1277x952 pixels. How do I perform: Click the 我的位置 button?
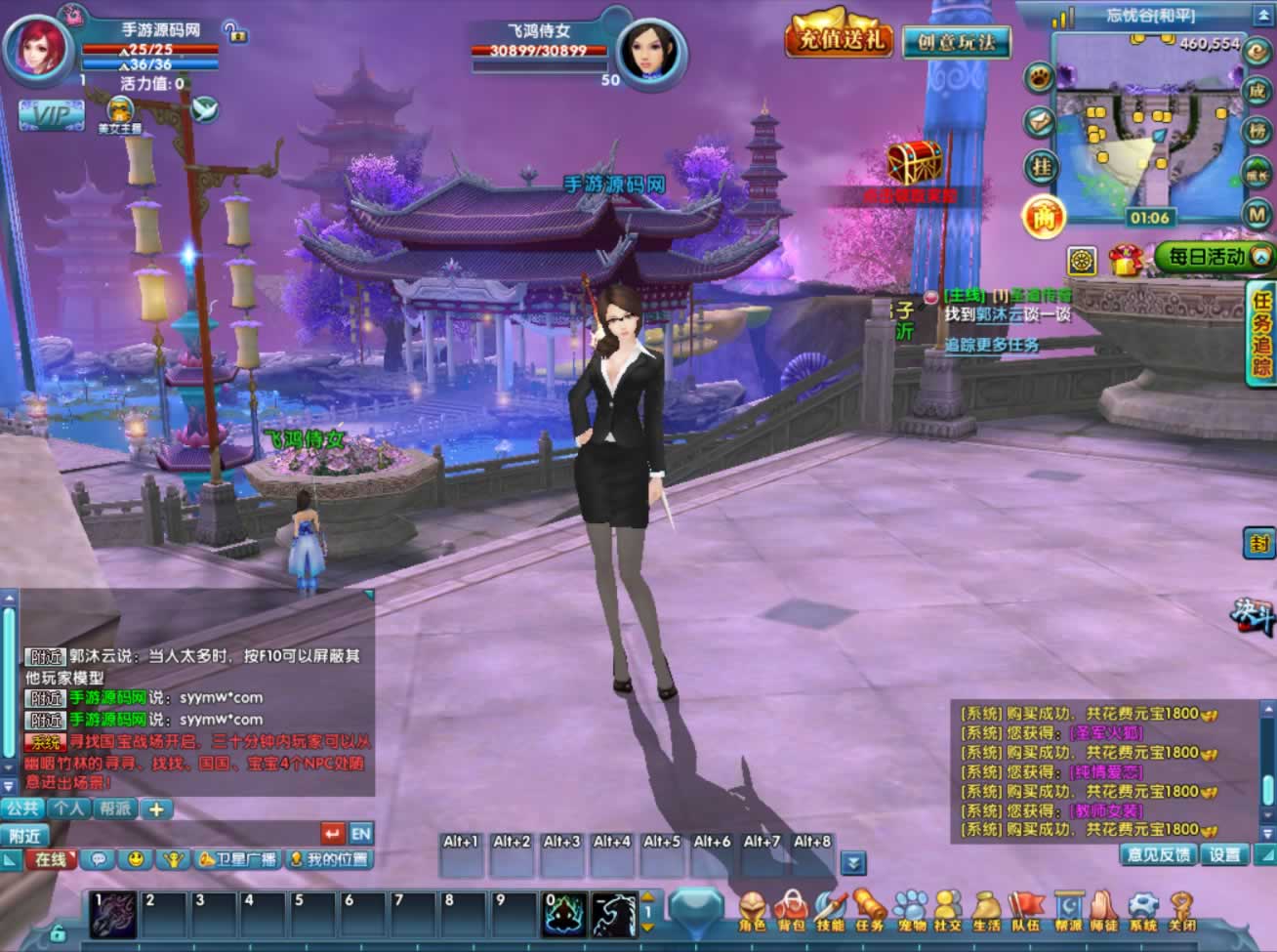[328, 860]
